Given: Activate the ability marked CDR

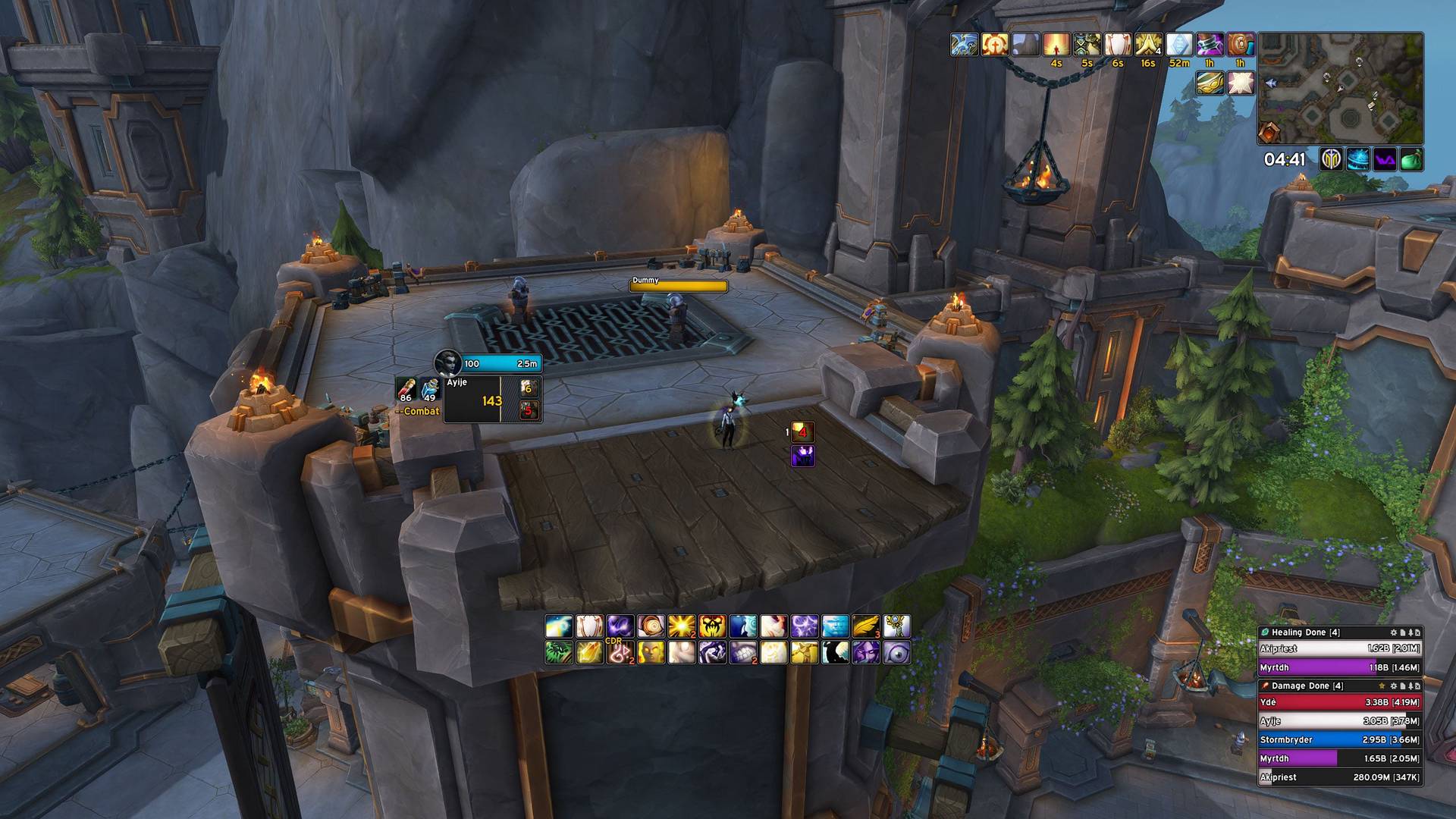Looking at the screenshot, I should (620, 652).
